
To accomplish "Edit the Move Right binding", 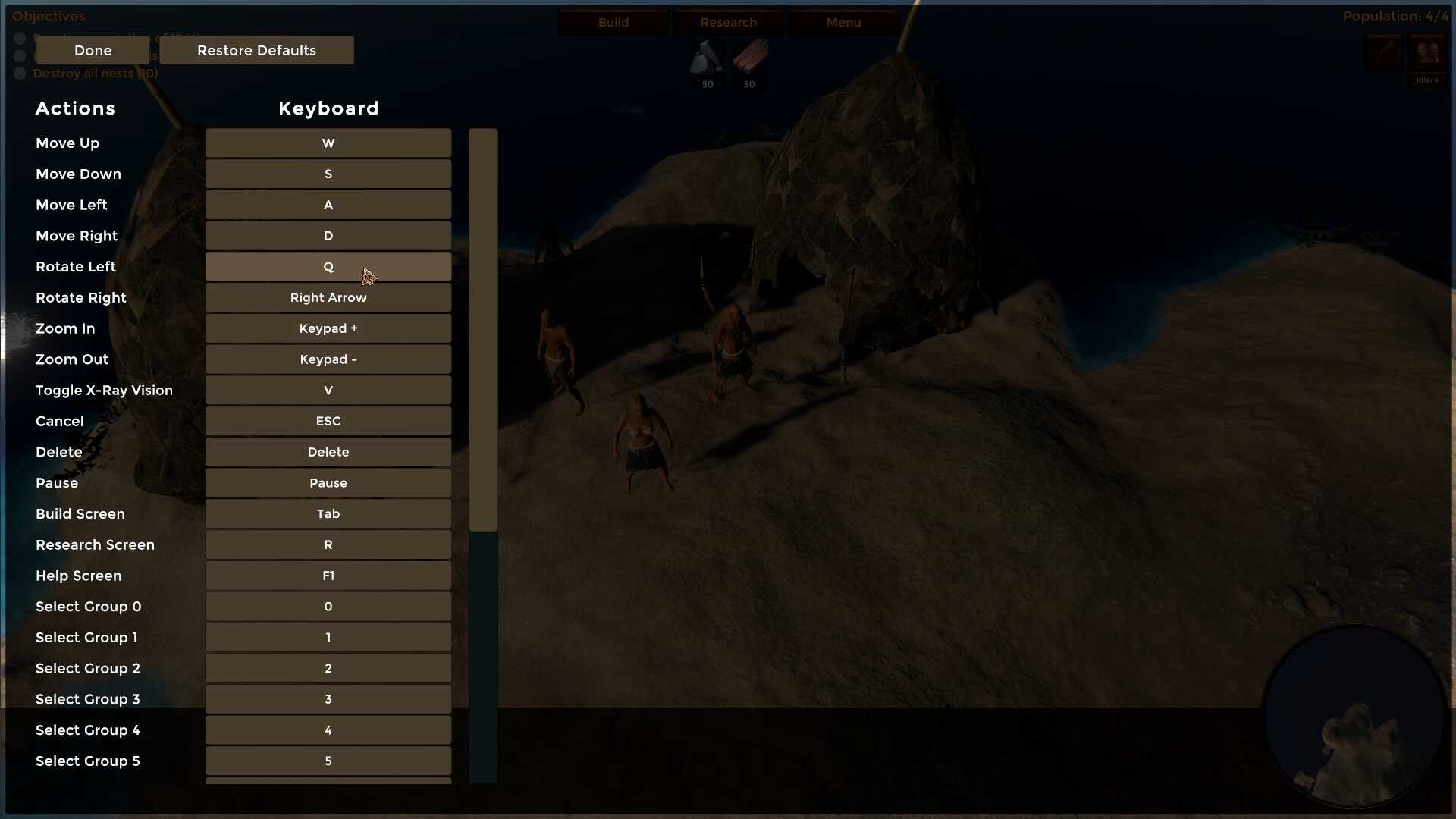I will [328, 236].
